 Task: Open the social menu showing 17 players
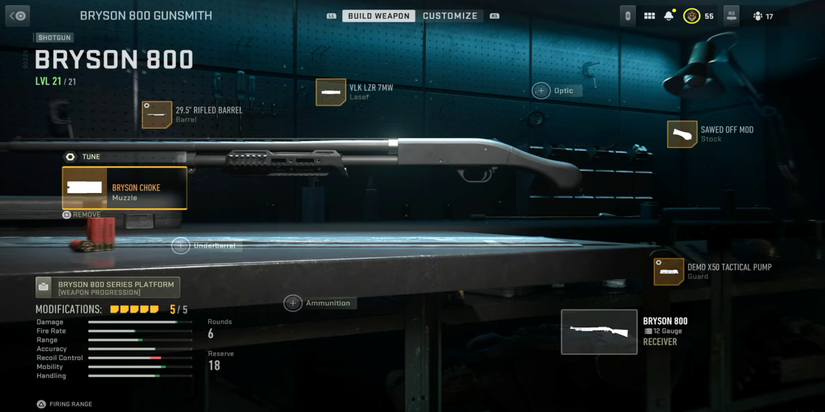coord(762,16)
